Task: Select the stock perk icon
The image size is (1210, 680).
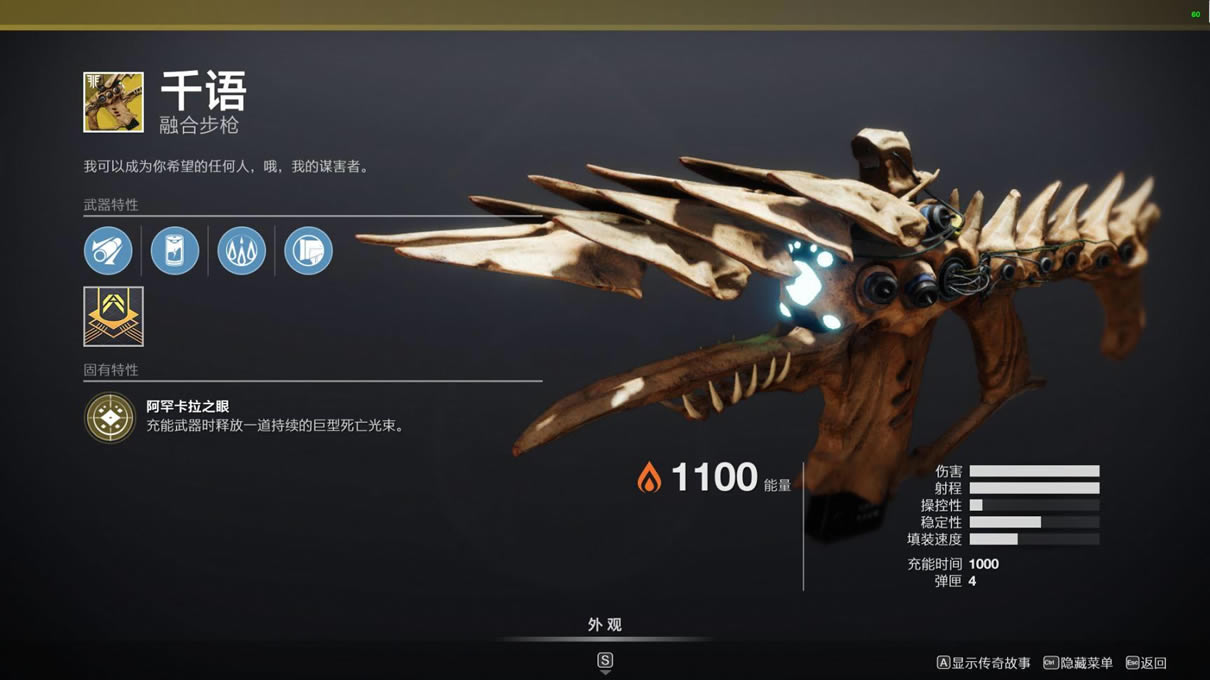Action: (308, 250)
